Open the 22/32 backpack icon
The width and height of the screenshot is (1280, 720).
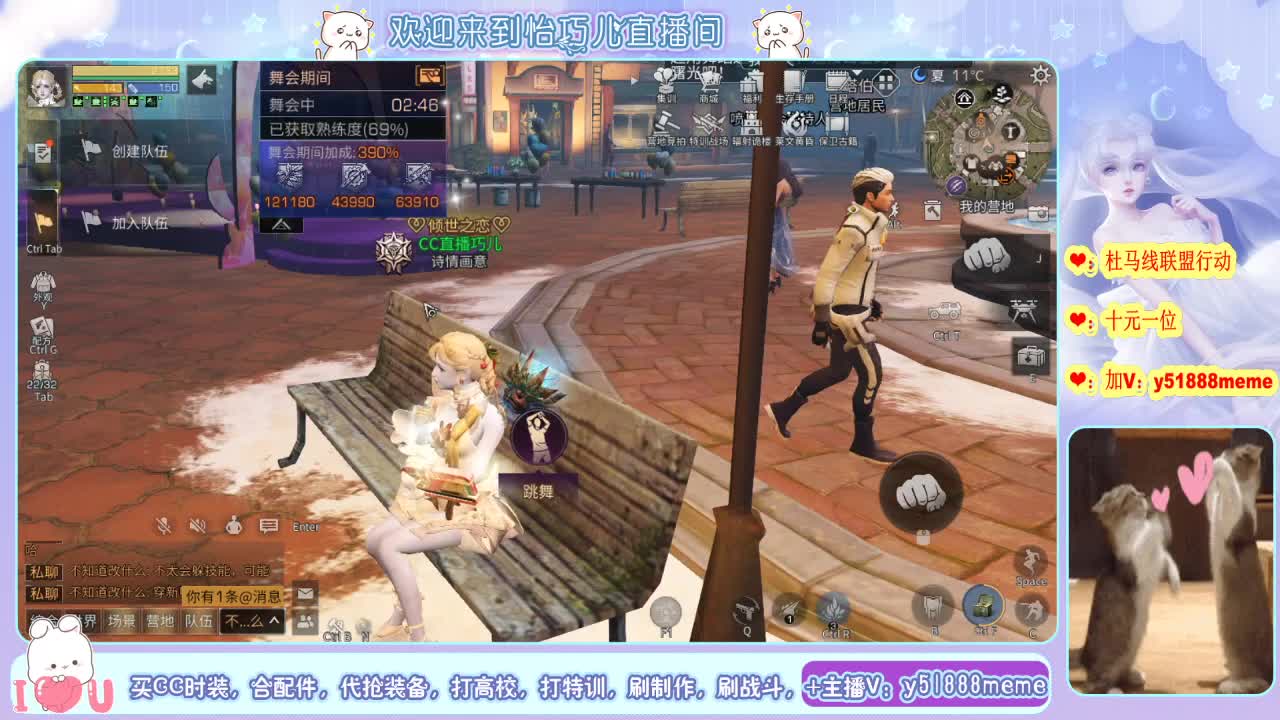(41, 369)
